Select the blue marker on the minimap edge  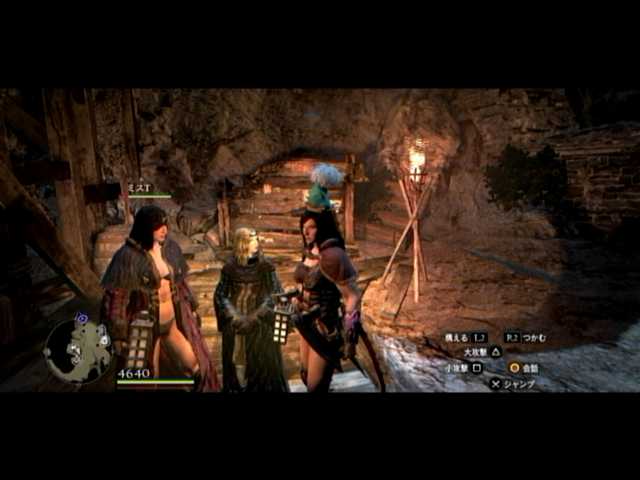(81, 319)
